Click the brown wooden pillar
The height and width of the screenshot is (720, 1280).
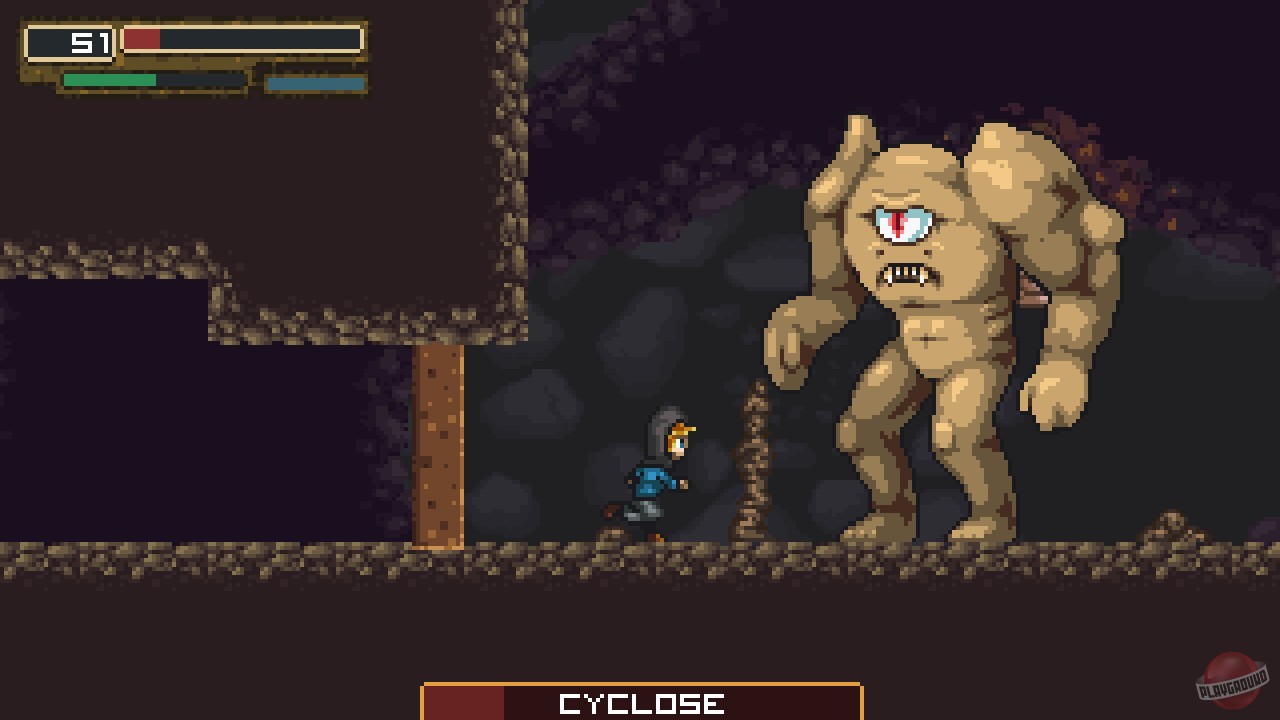pos(438,440)
